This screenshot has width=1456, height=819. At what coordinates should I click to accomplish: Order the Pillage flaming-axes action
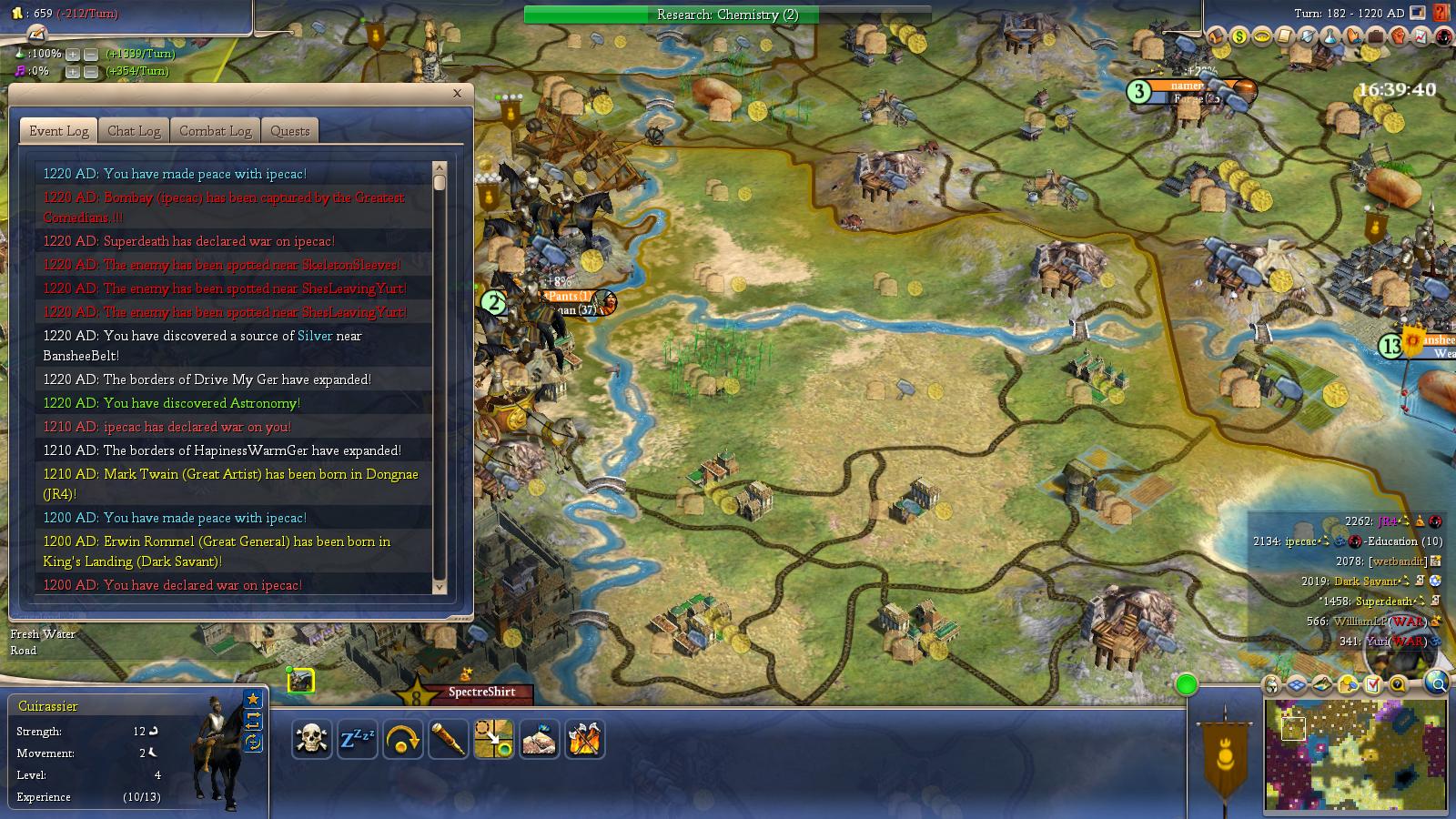585,740
